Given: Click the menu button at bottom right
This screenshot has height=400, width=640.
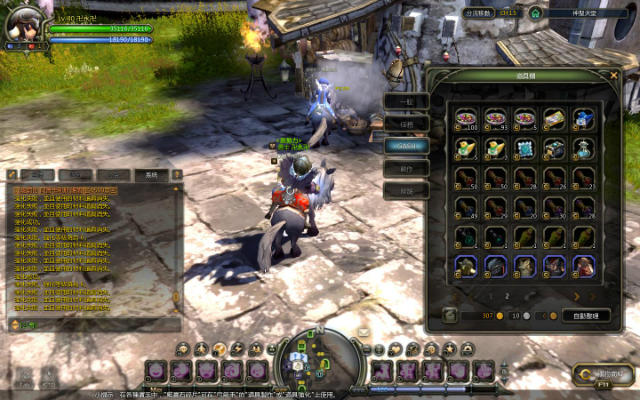Looking at the screenshot, I should 603,375.
